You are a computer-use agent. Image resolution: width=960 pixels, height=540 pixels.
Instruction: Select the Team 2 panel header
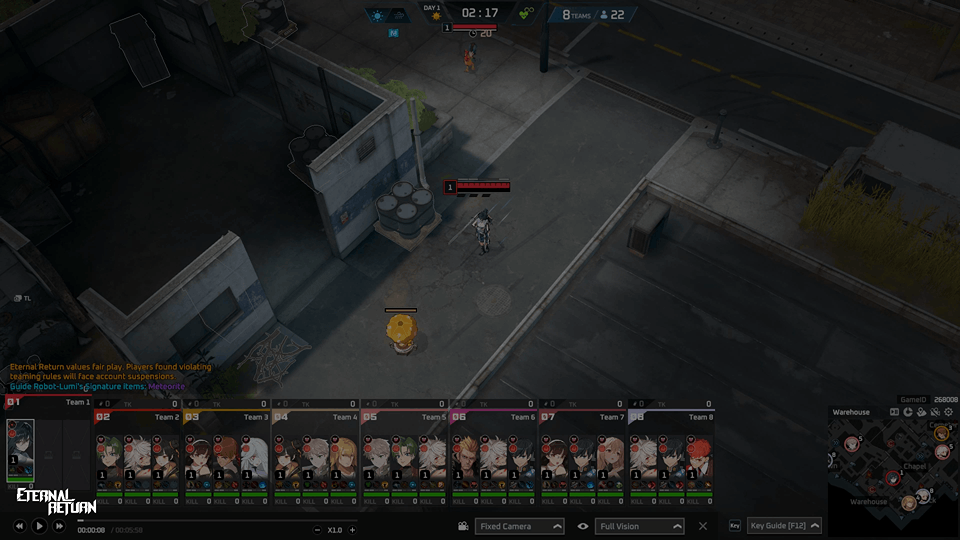click(137, 416)
